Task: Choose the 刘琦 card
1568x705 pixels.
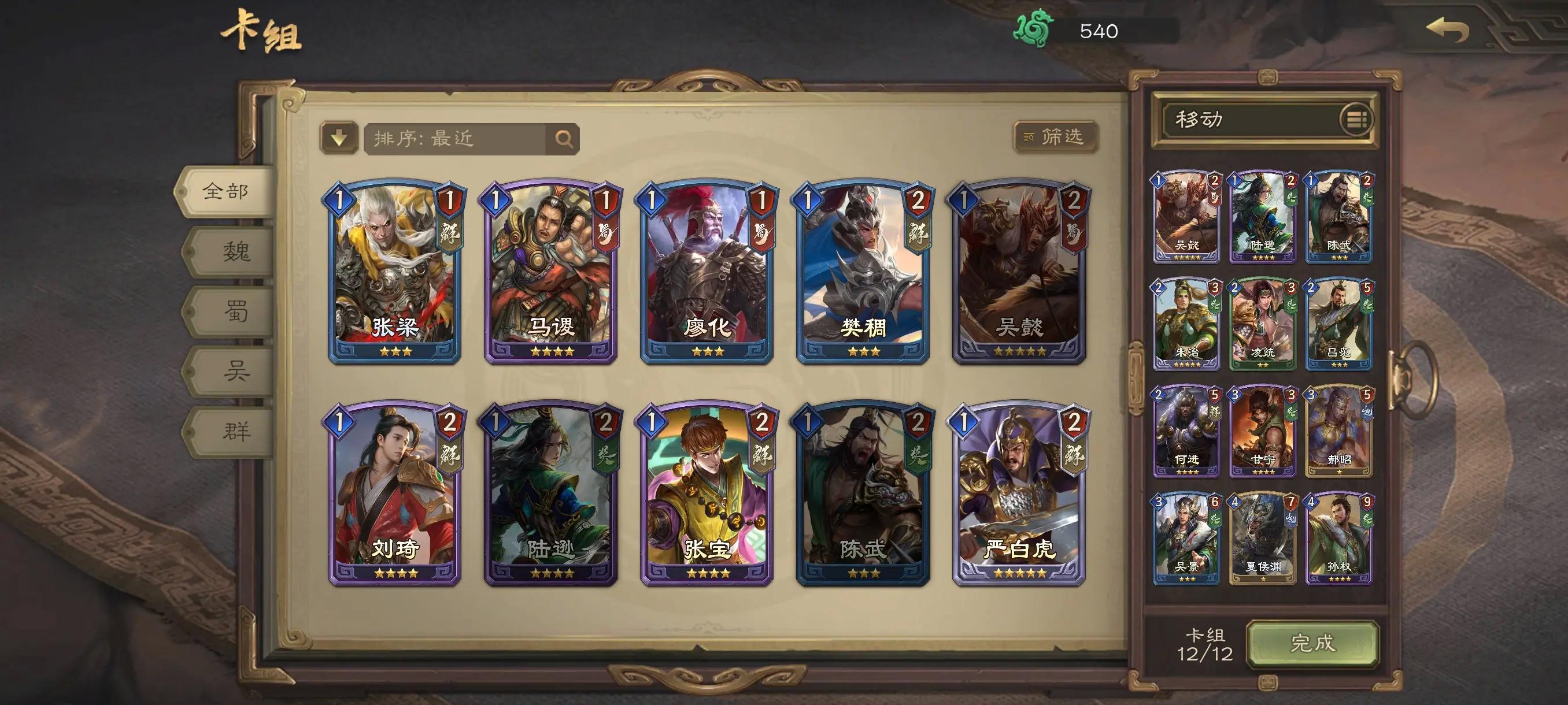Action: (394, 494)
